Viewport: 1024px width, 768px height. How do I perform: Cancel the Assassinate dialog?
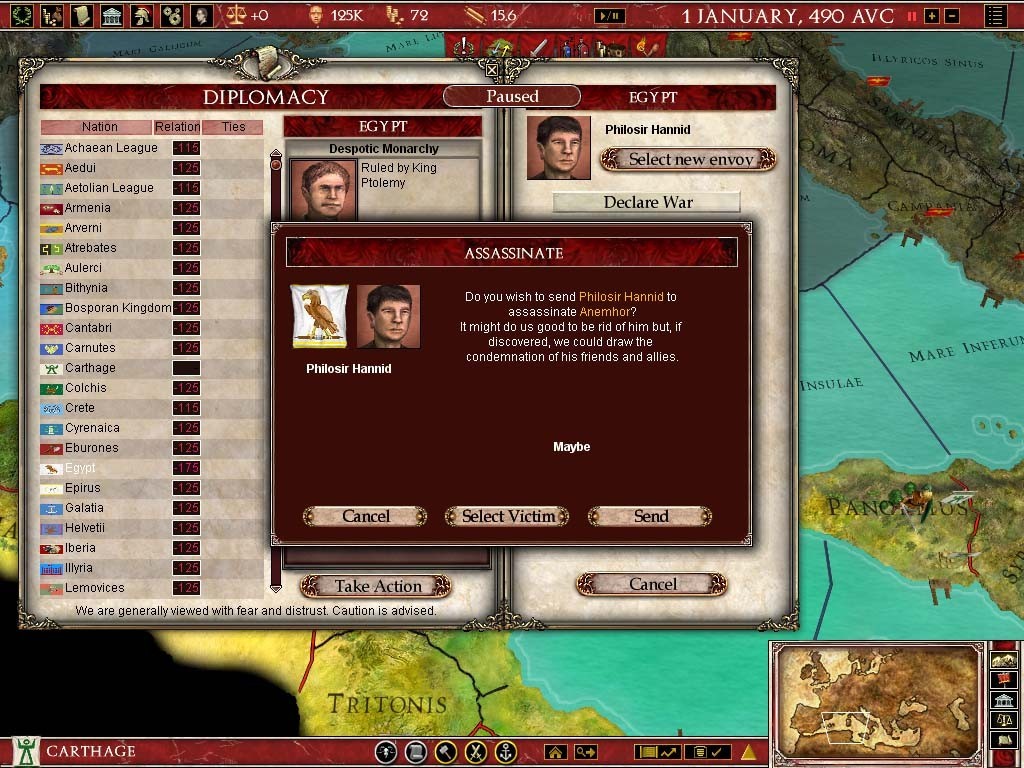(365, 516)
